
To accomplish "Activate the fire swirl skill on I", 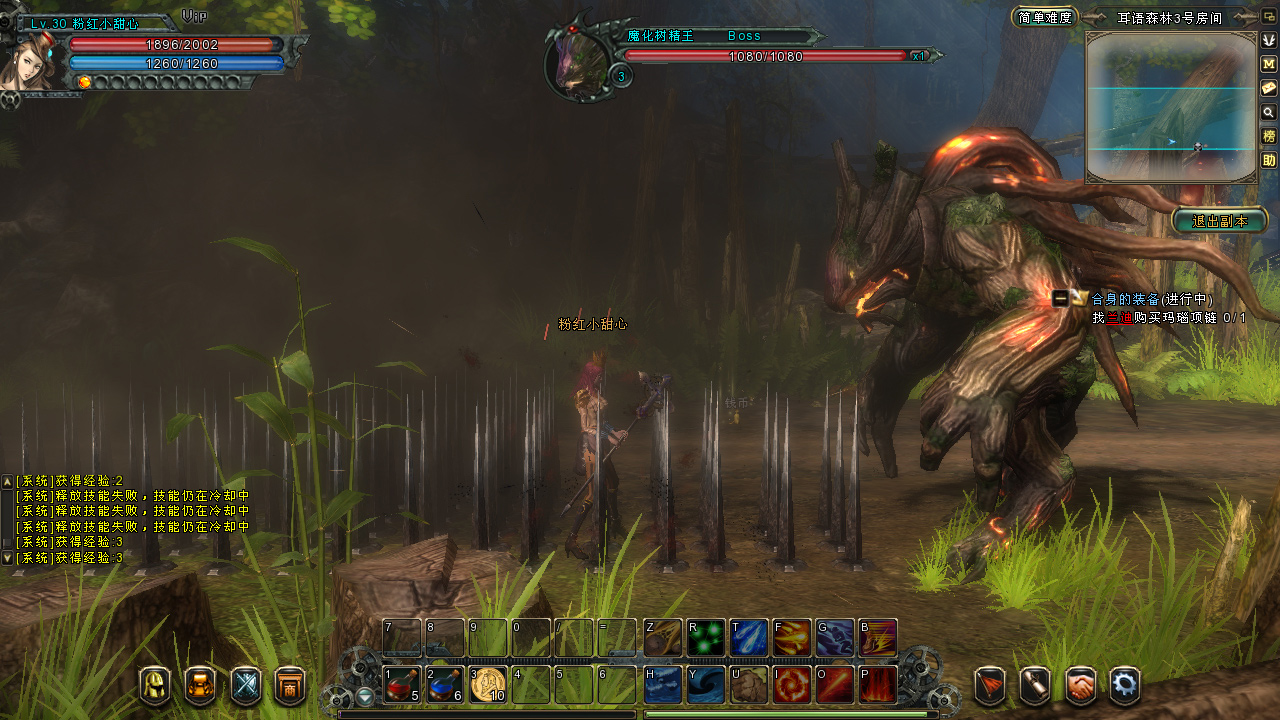I will click(792, 685).
